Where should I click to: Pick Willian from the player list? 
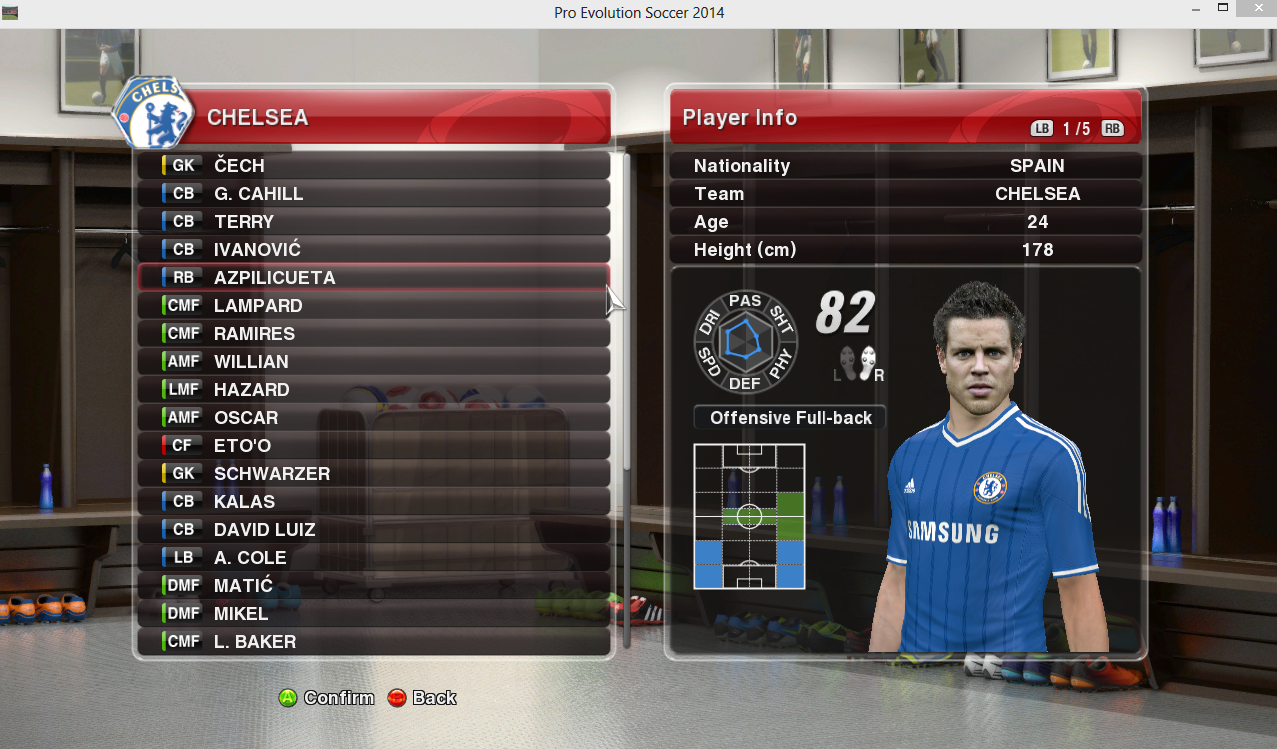[x=373, y=362]
